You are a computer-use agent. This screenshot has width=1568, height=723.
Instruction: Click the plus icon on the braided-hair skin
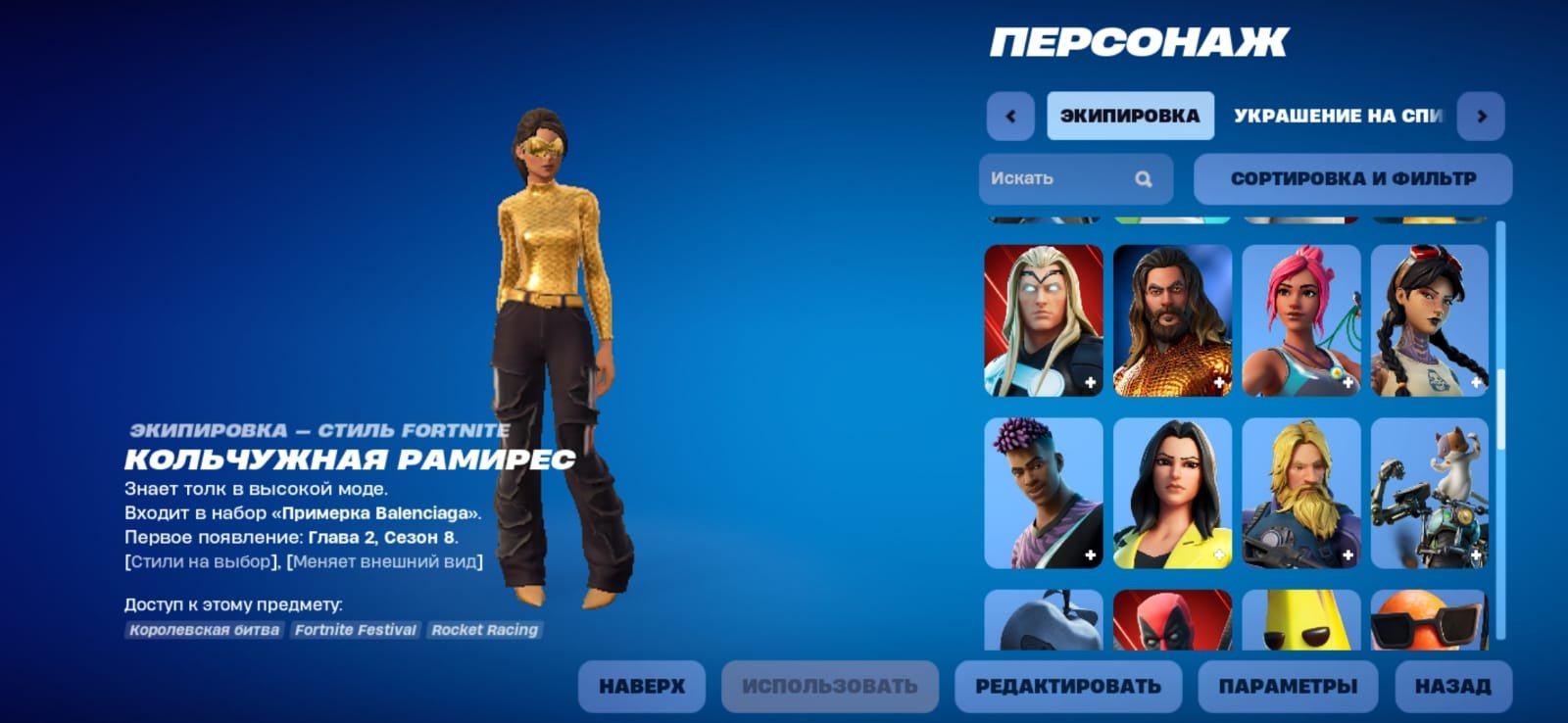point(1476,384)
